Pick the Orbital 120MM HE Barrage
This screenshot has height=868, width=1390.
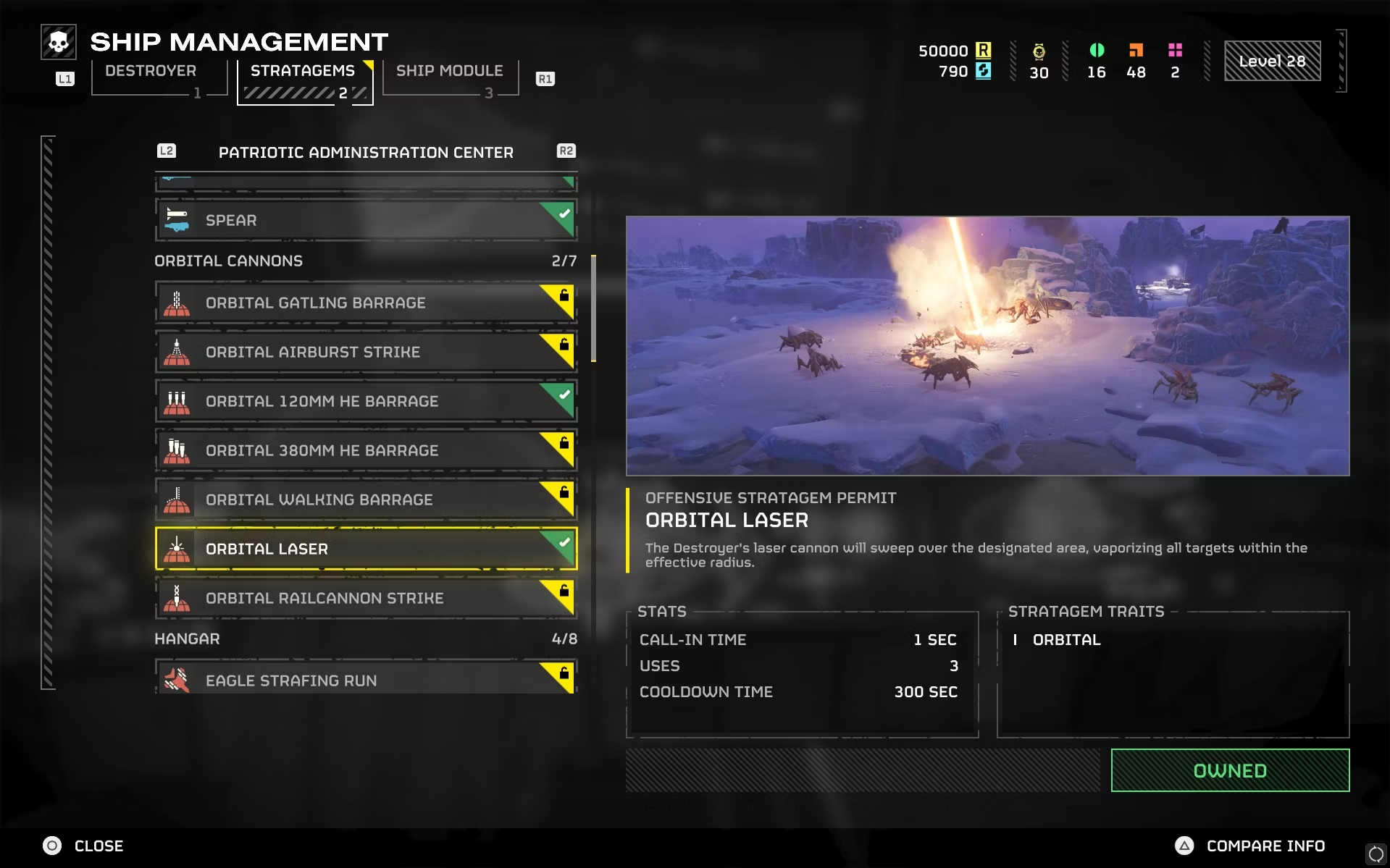tap(365, 401)
